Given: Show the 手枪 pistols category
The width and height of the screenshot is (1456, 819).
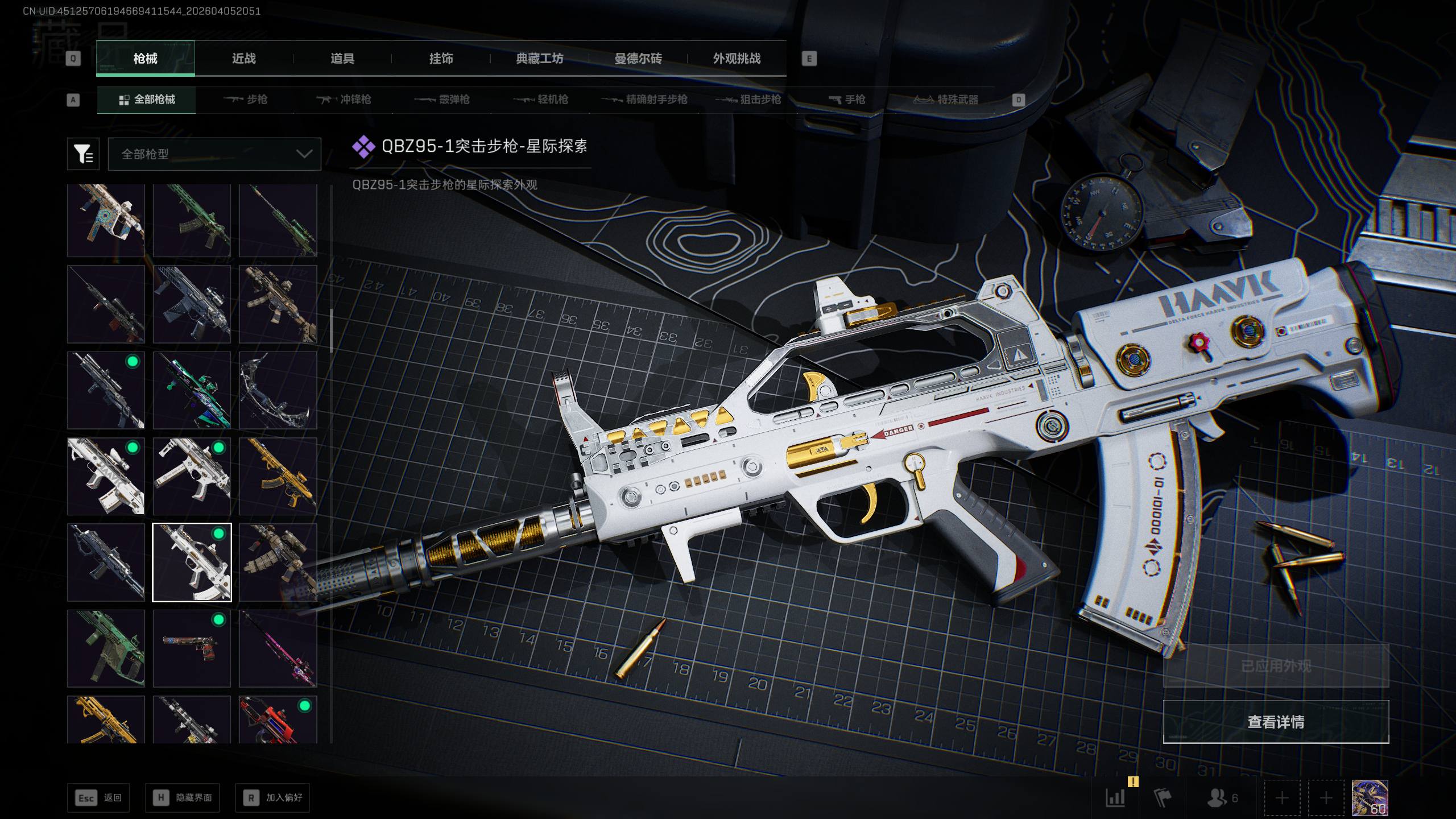Looking at the screenshot, I should 847,100.
